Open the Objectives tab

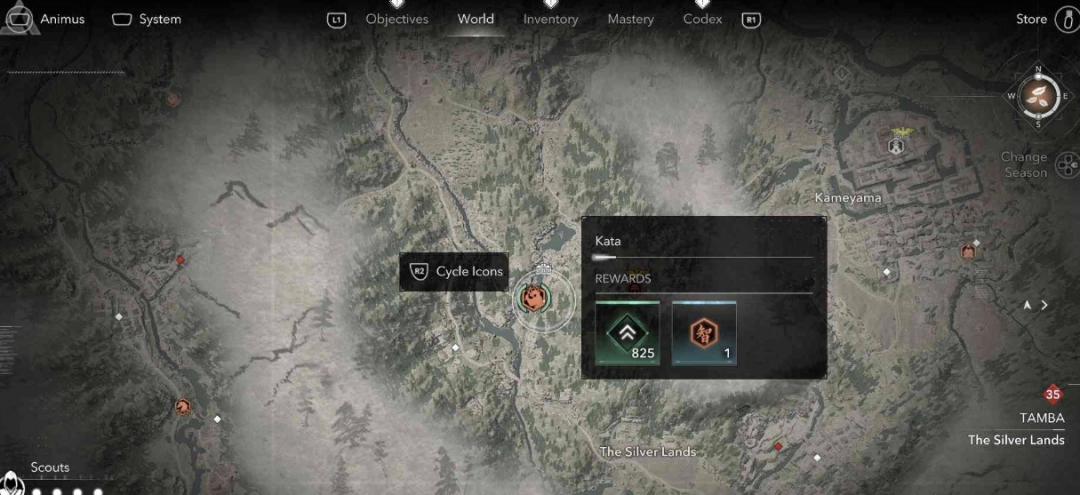click(397, 19)
